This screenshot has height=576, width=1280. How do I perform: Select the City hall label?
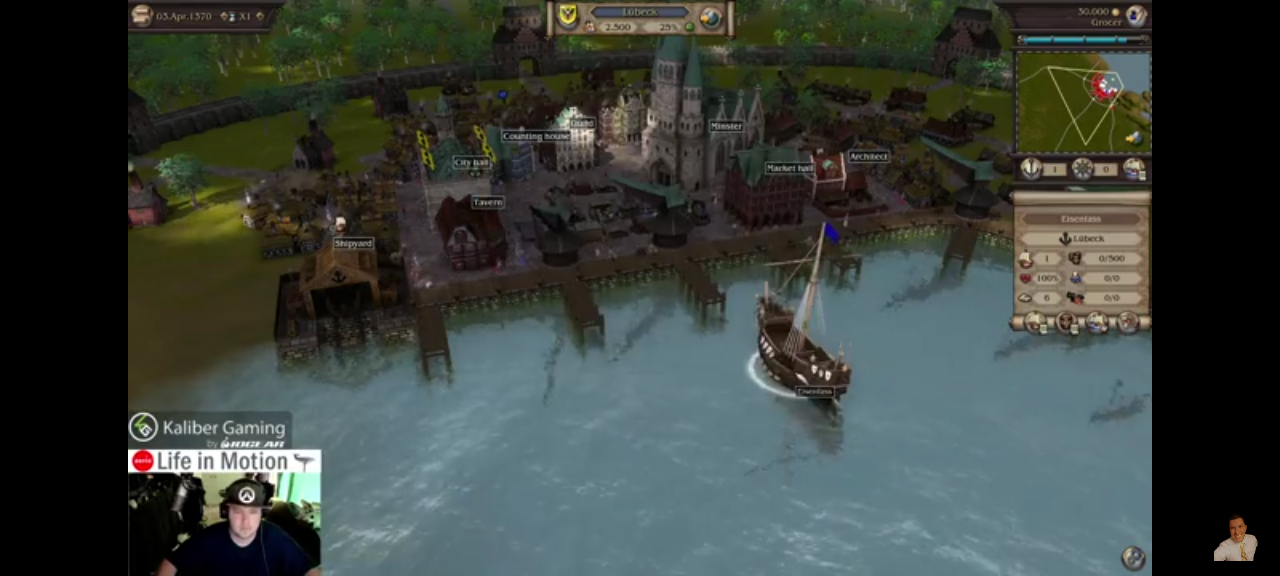click(471, 162)
